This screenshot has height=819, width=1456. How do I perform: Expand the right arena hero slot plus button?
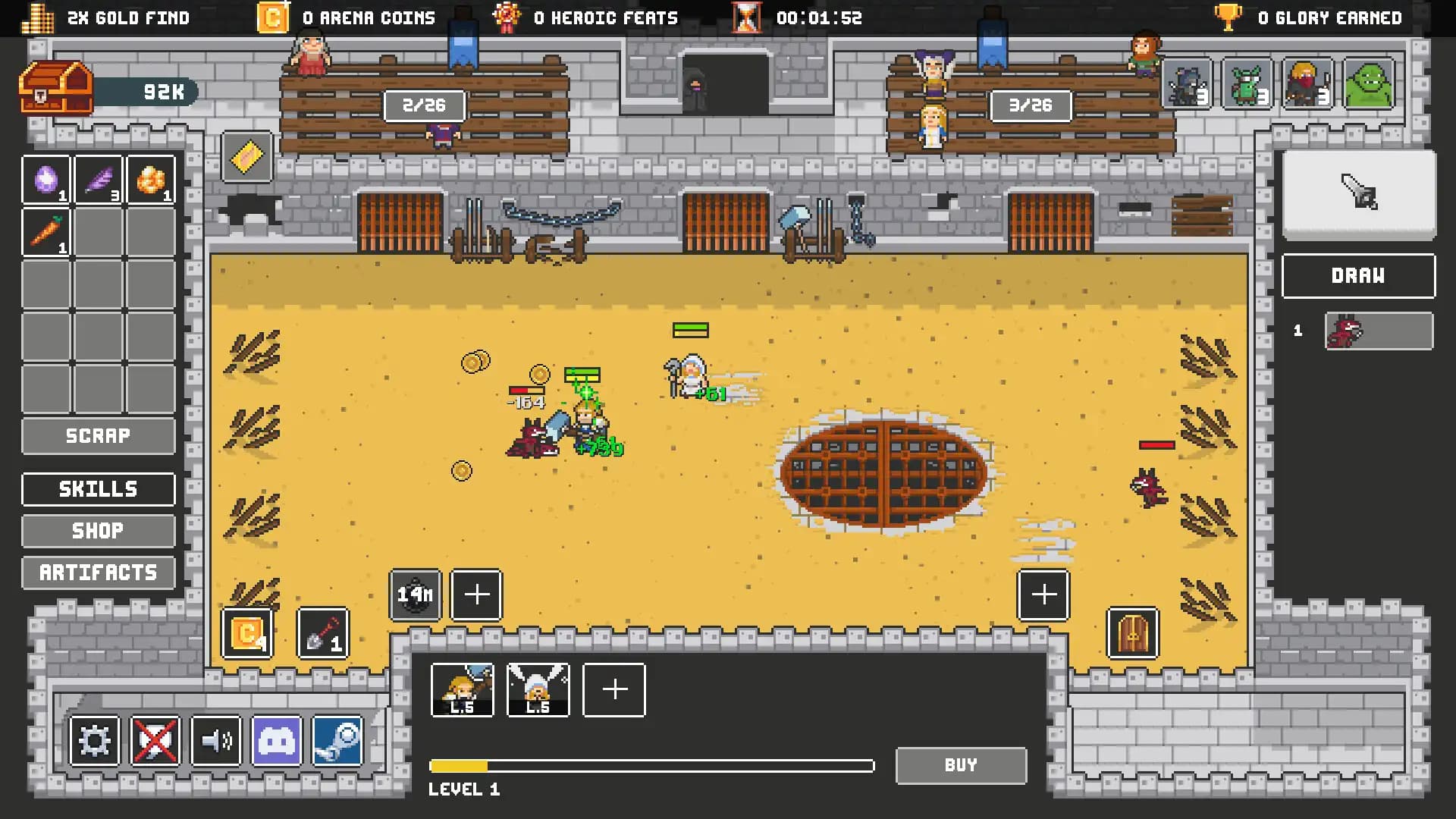click(x=1043, y=595)
